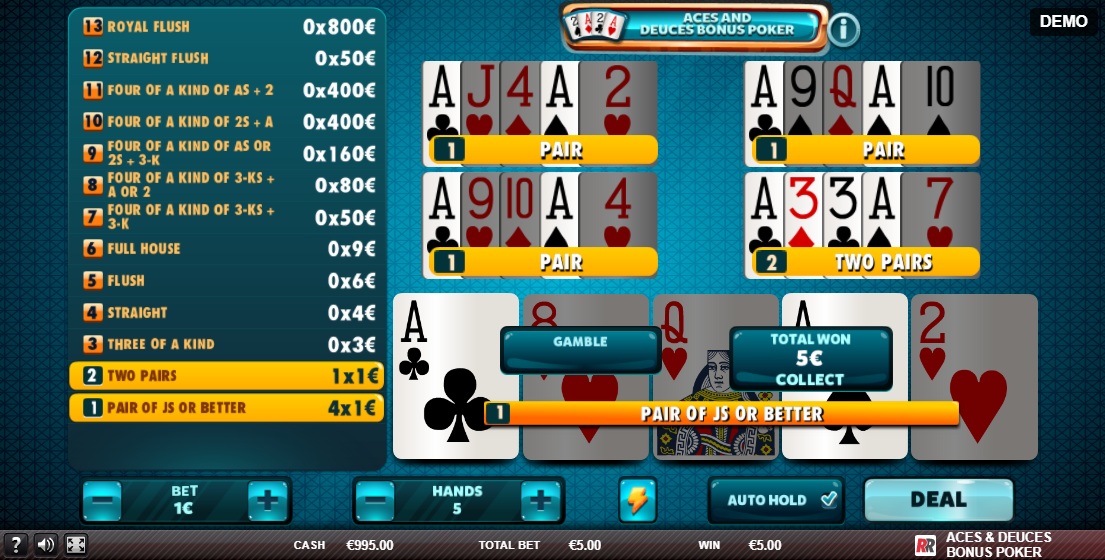Decrease the bet with the minus button
This screenshot has width=1105, height=560.
[103, 500]
